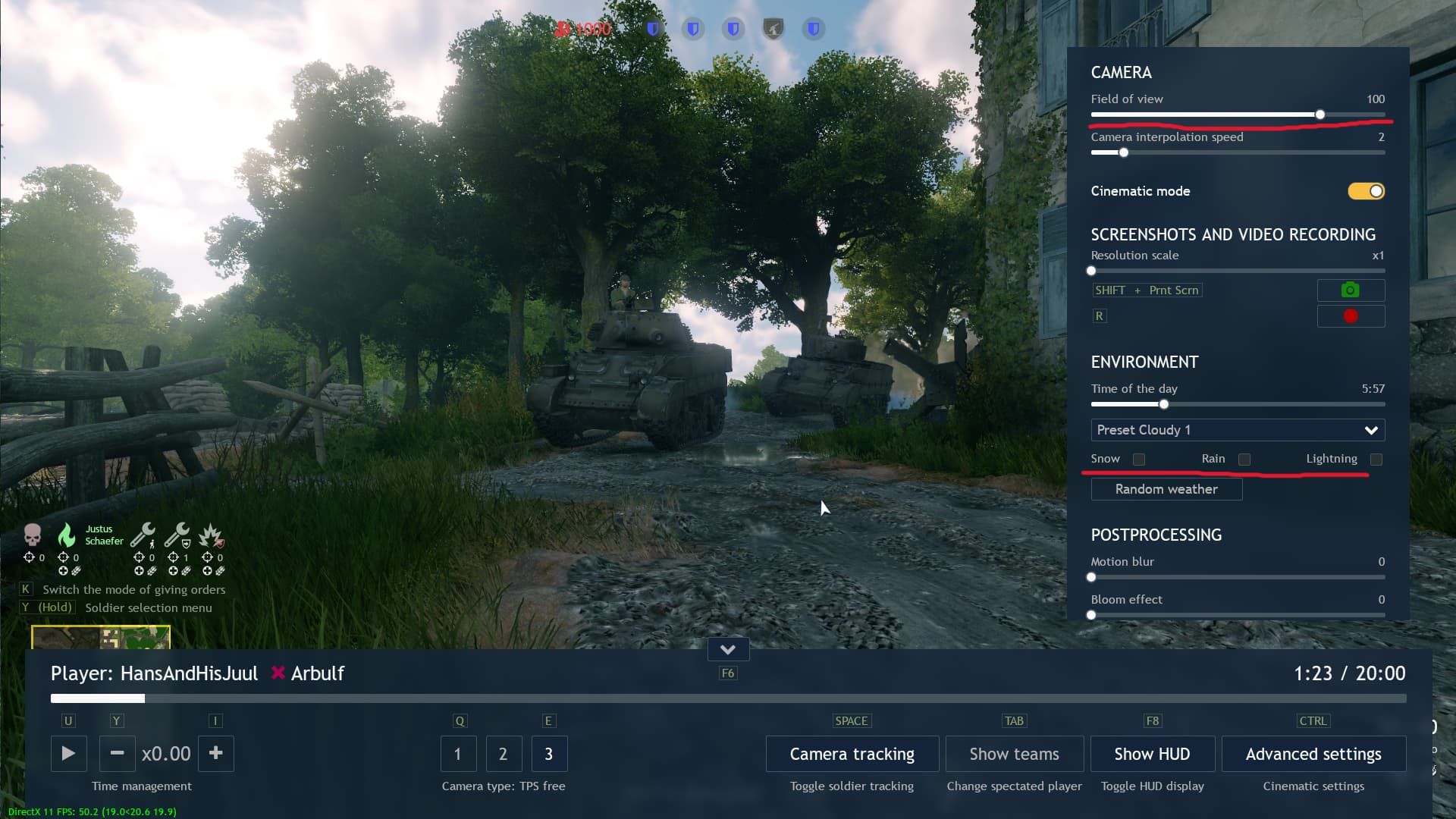Image resolution: width=1456 pixels, height=819 pixels.
Task: Select camera type 2
Action: [504, 754]
